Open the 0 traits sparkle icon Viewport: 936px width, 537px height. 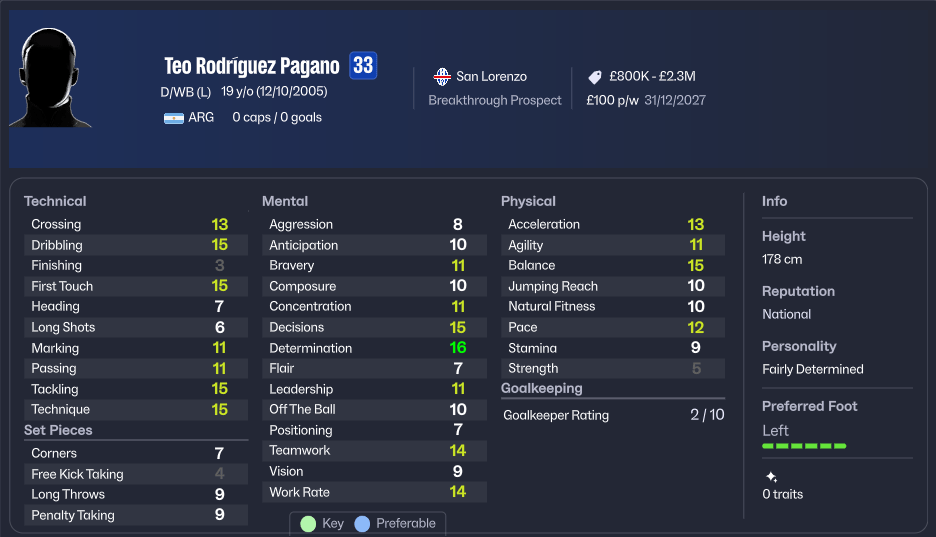coord(771,477)
